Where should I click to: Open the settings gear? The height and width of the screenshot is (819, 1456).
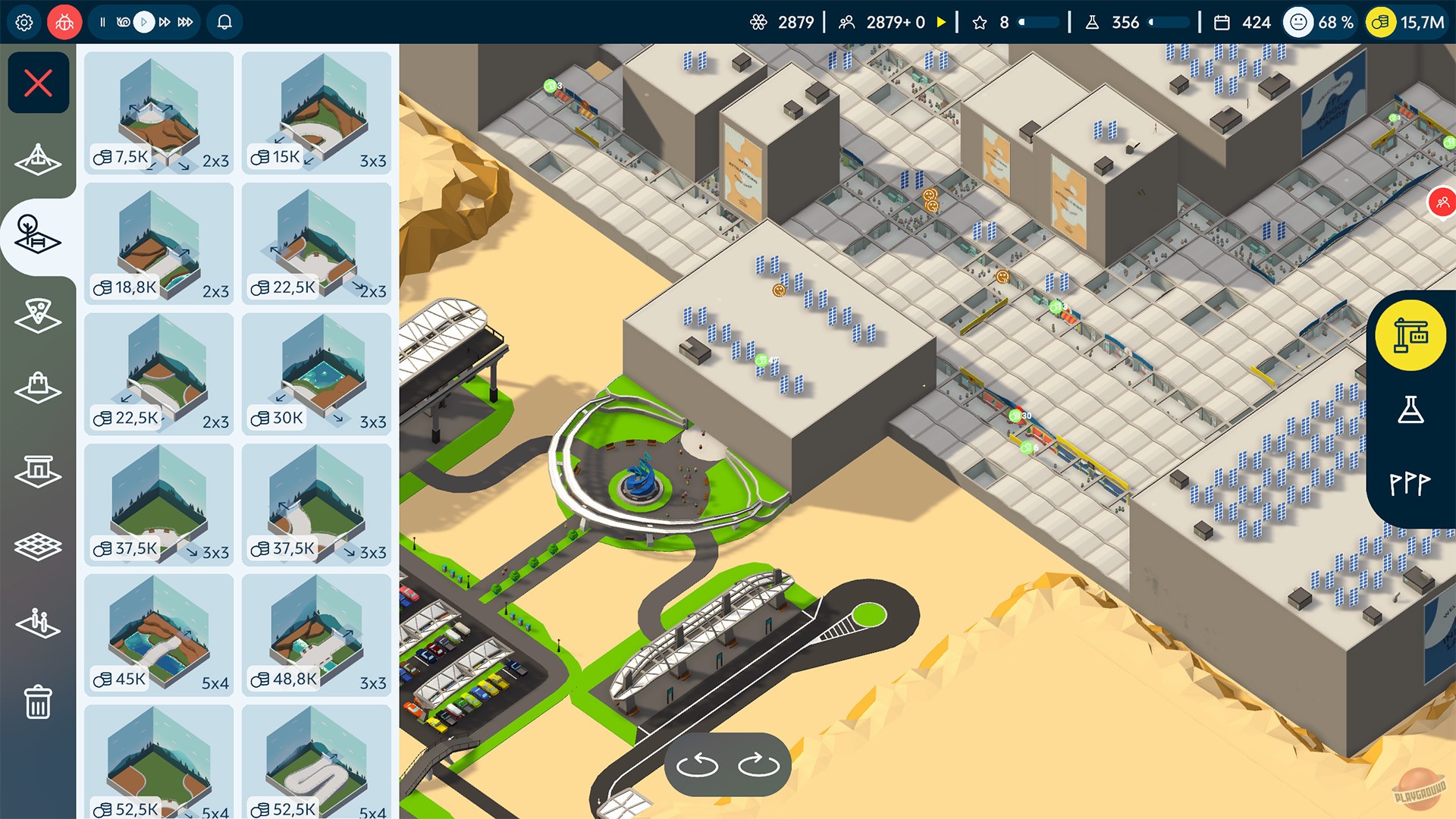click(x=24, y=22)
